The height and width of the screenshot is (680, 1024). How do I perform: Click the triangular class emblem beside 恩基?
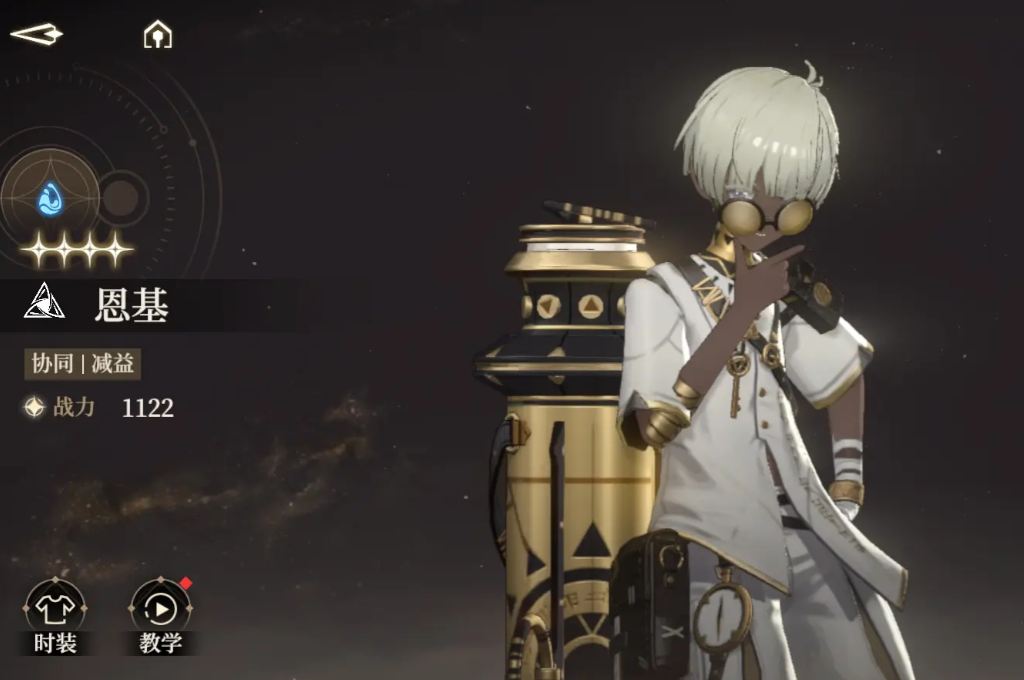[45, 302]
